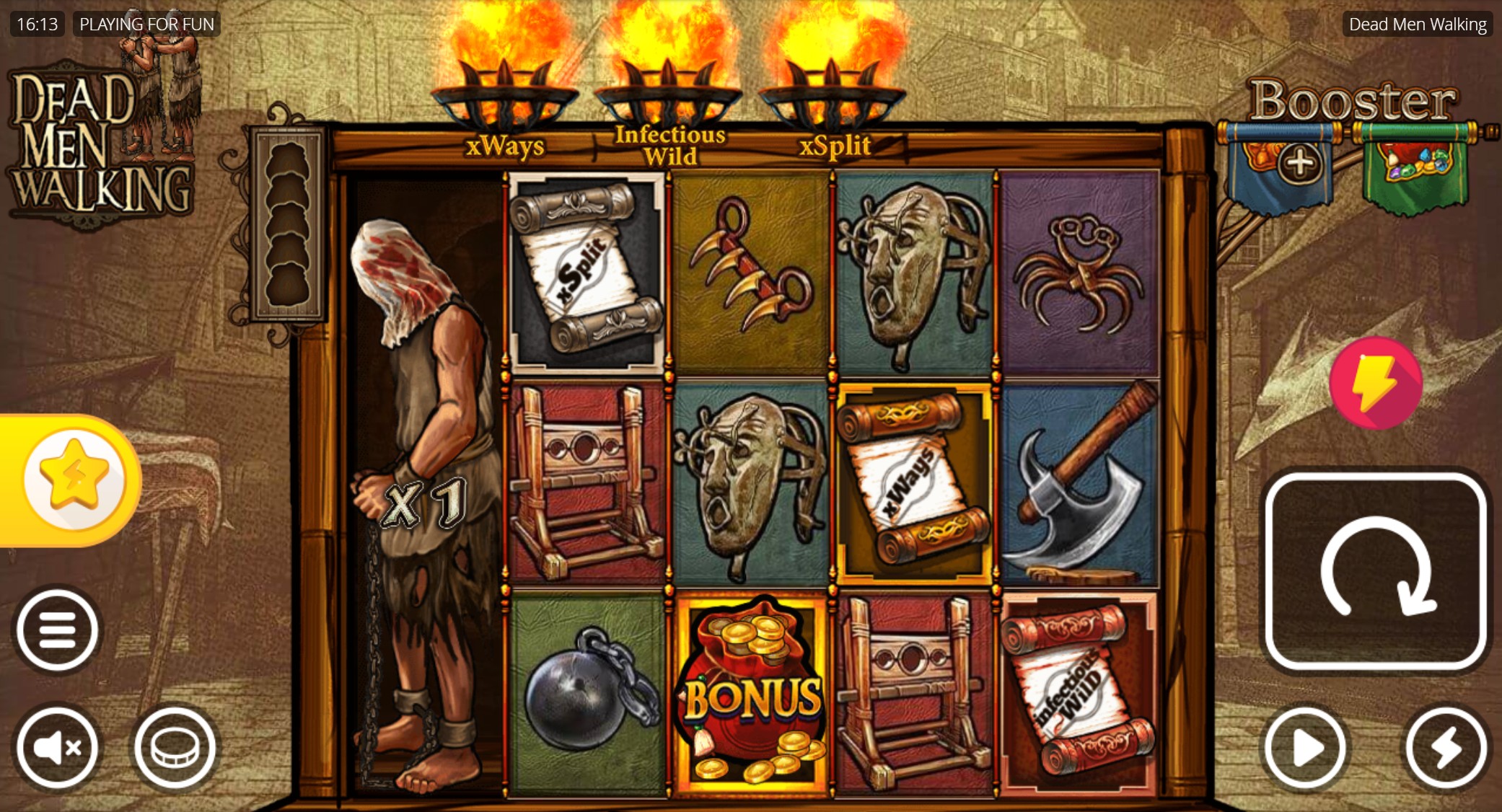Open the hamburger menu
This screenshot has width=1502, height=812.
pos(58,627)
